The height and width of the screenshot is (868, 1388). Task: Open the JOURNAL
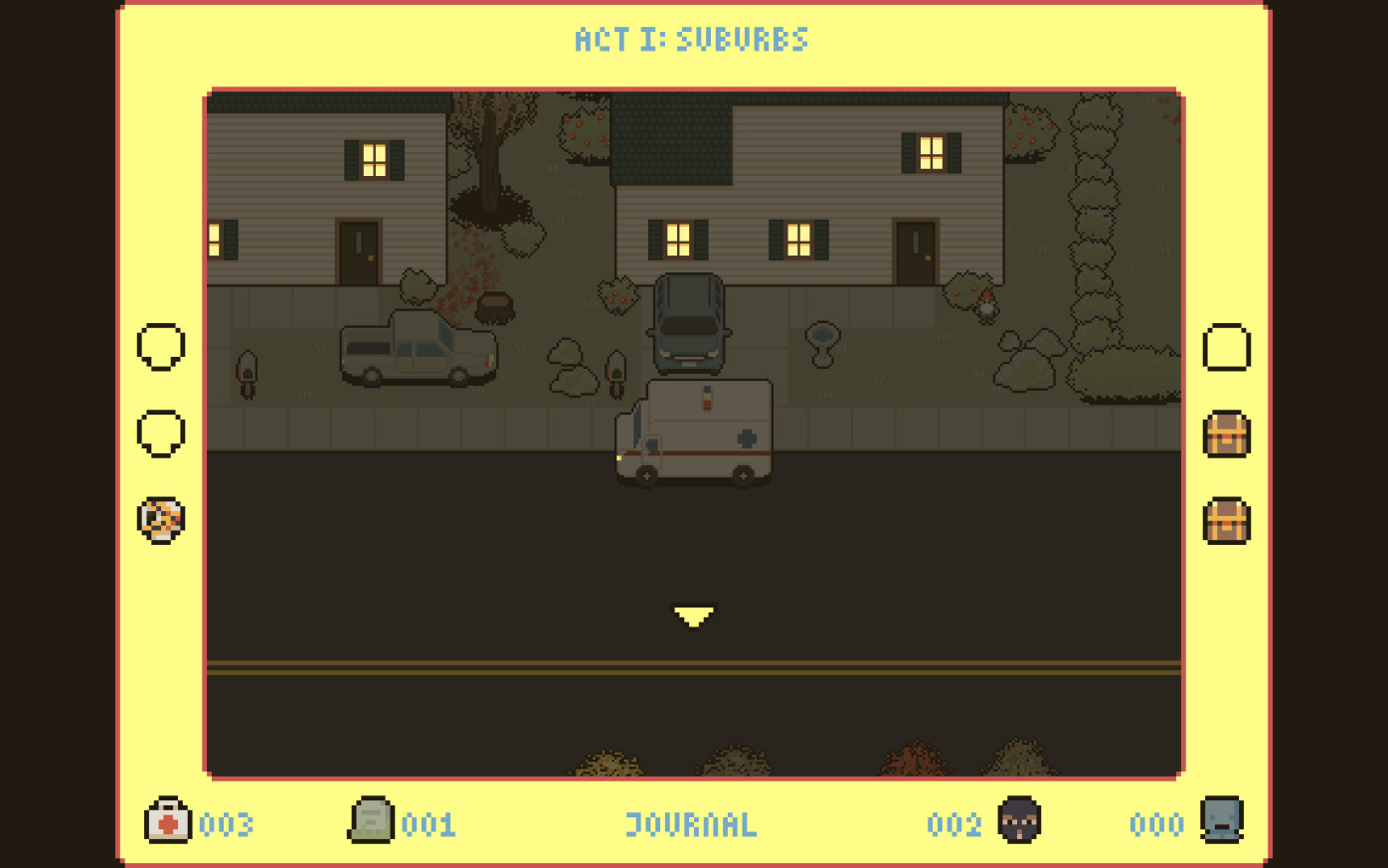(690, 824)
